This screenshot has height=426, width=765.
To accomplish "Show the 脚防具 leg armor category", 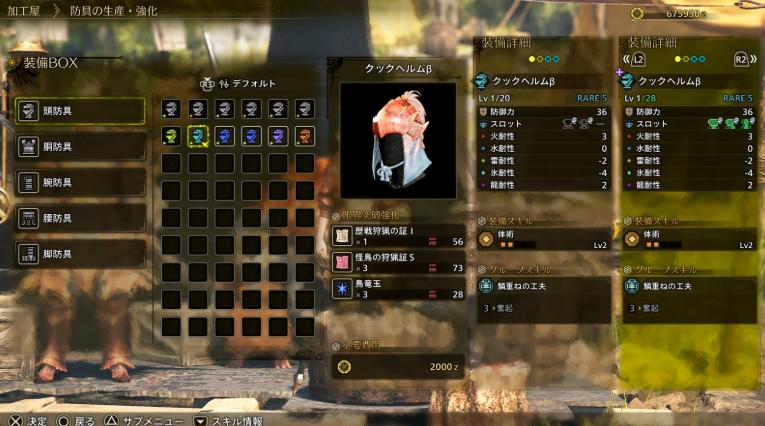I will pos(80,254).
